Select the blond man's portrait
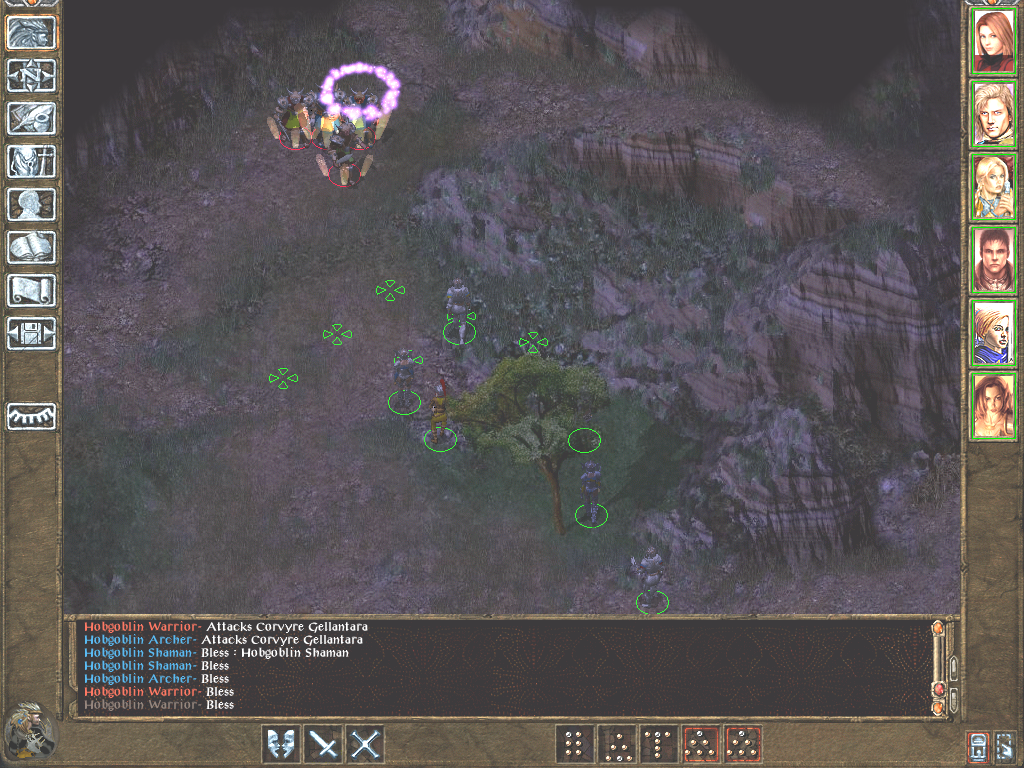The image size is (1024, 768). click(993, 114)
